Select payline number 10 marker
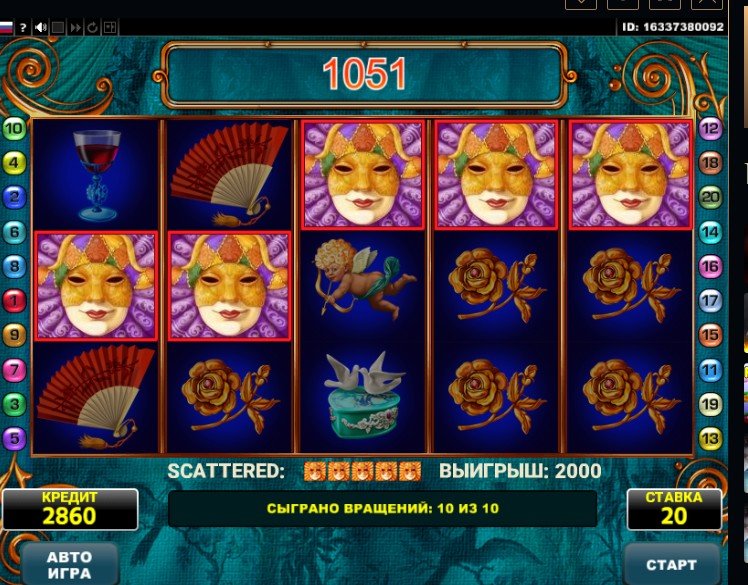Screen dimensions: 748x585 pos(14,128)
